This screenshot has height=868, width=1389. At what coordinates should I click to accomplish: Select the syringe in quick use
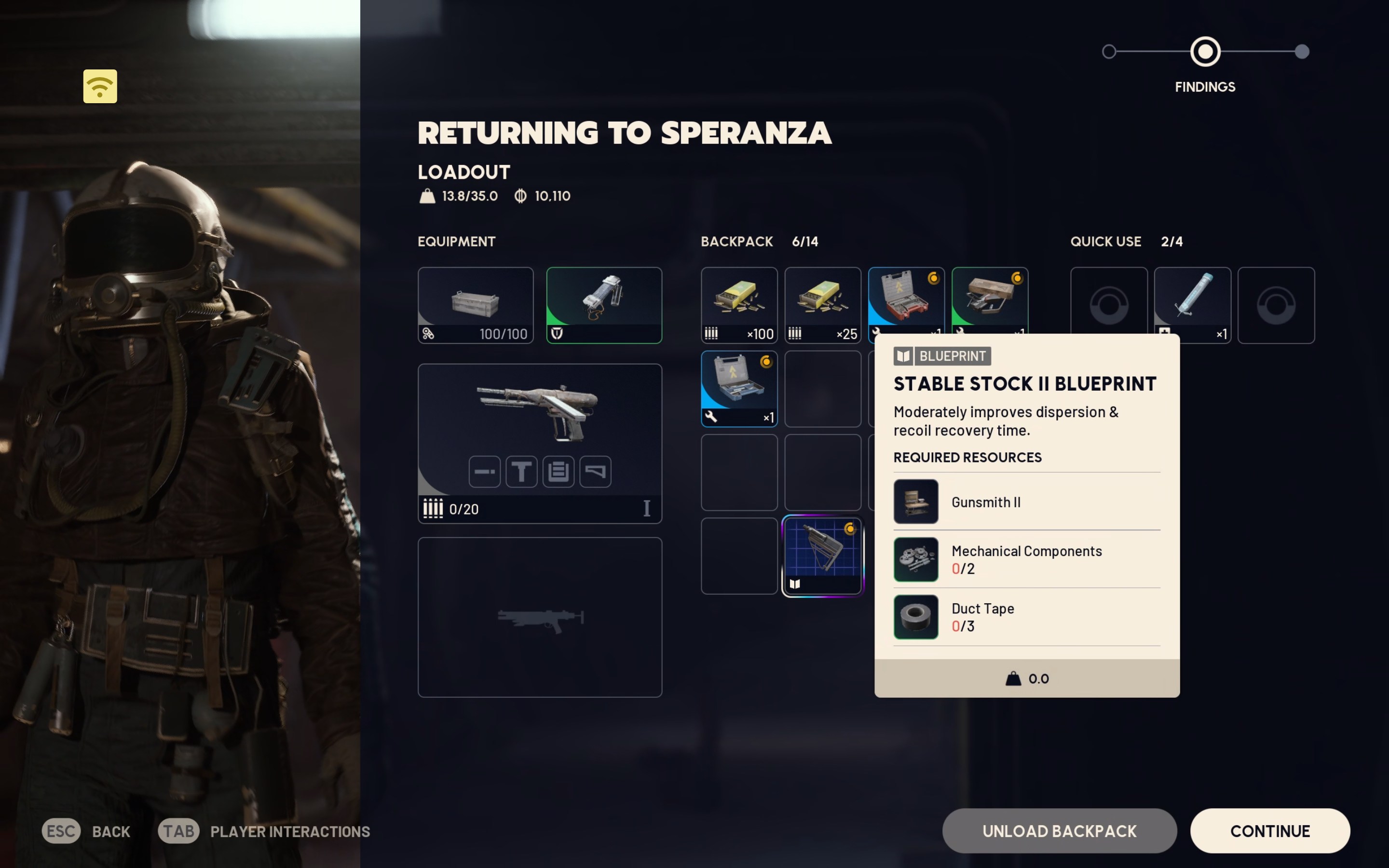coord(1192,304)
